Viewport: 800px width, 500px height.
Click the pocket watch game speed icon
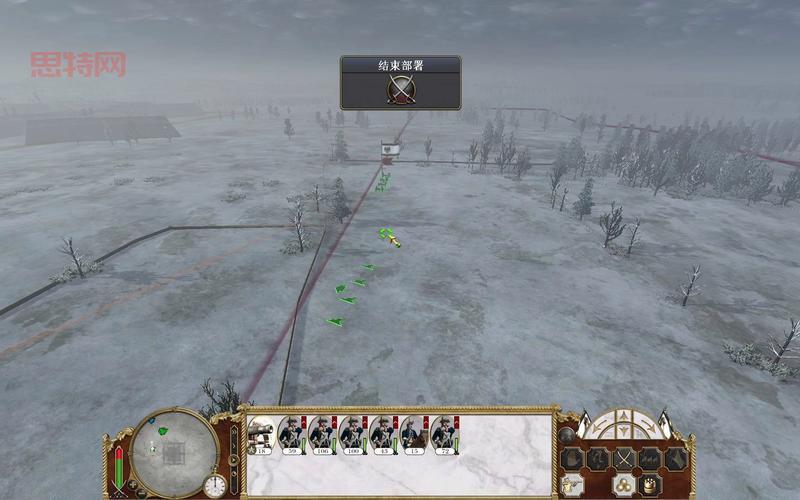click(215, 485)
